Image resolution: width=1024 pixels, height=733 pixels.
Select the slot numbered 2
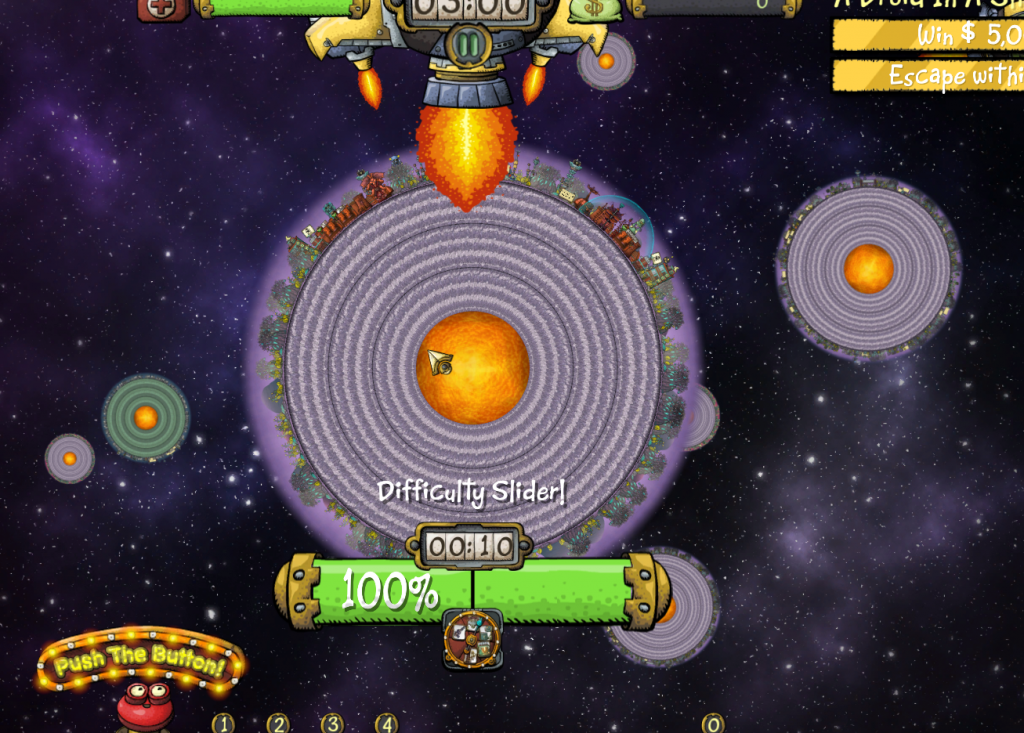(278, 723)
